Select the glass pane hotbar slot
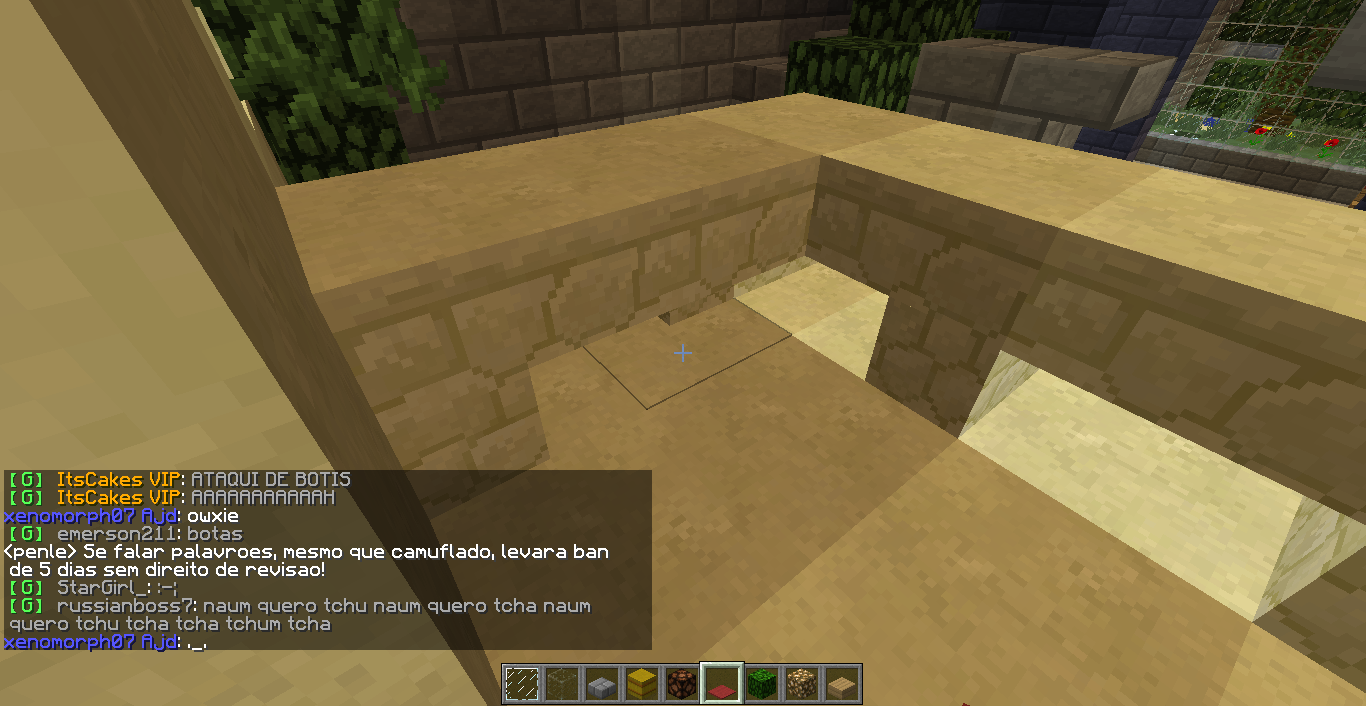This screenshot has width=1366, height=706. (x=522, y=684)
